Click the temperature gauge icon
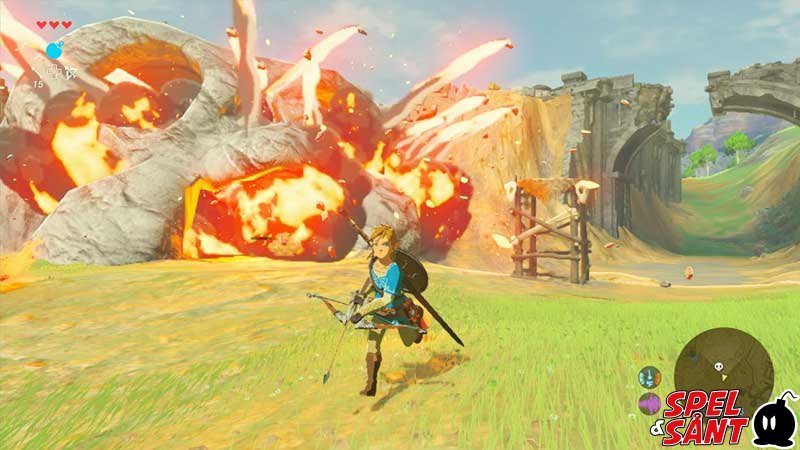Viewport: 800px width, 450px height. click(649, 378)
